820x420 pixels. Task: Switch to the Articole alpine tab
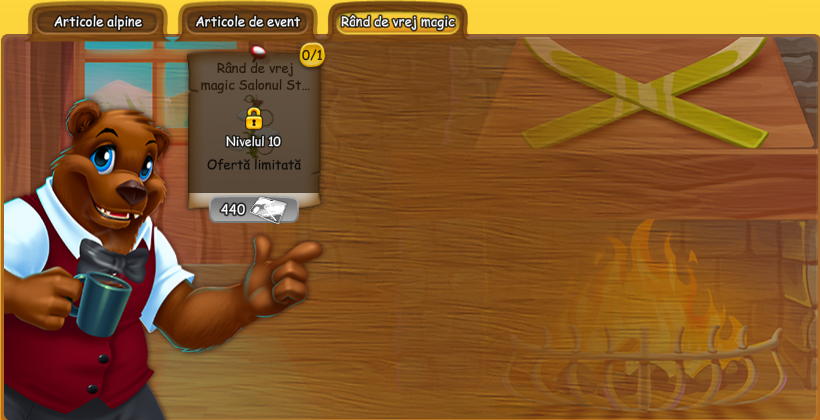pos(98,22)
